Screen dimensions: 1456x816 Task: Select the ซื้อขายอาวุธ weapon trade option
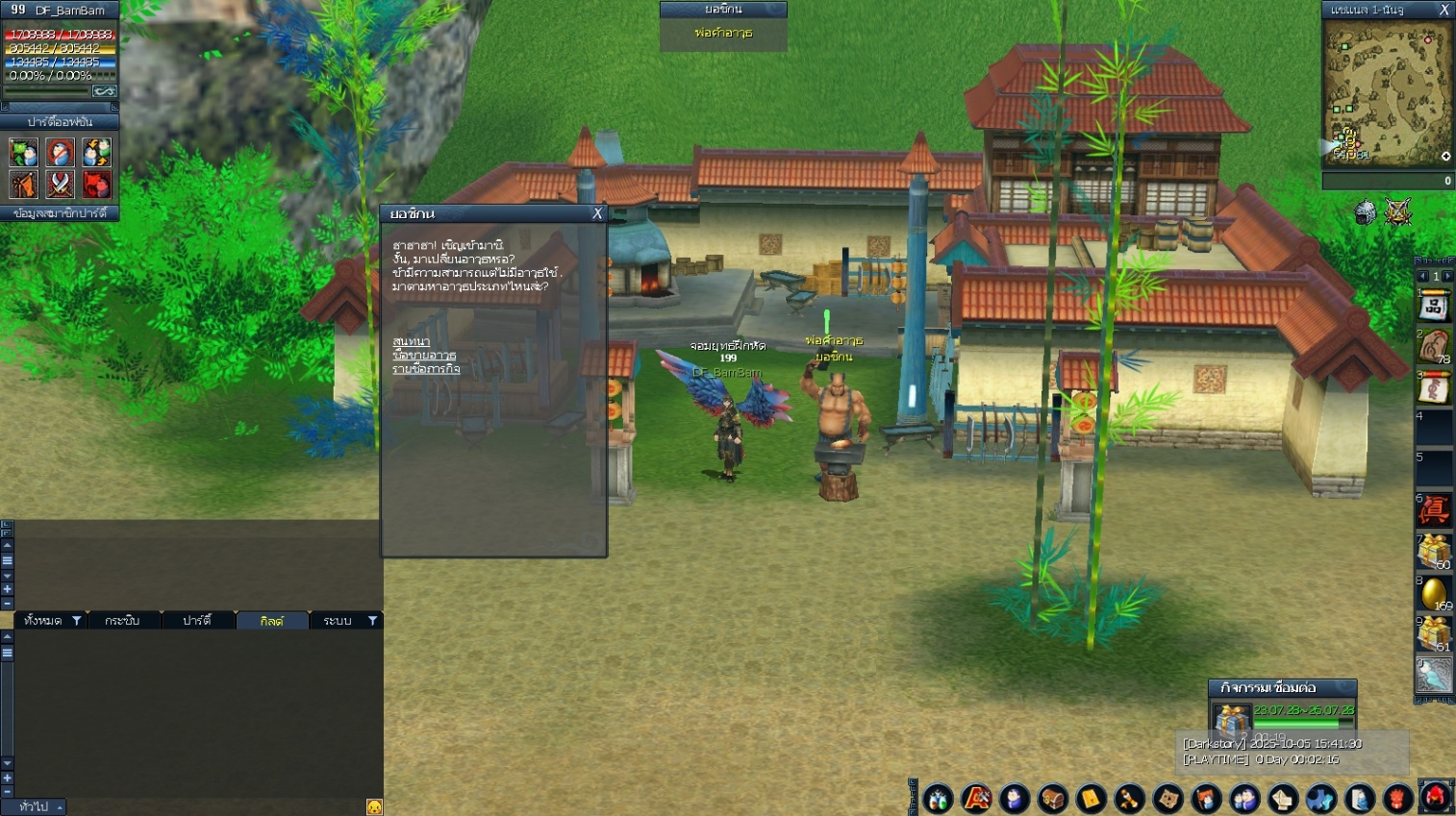tap(424, 355)
